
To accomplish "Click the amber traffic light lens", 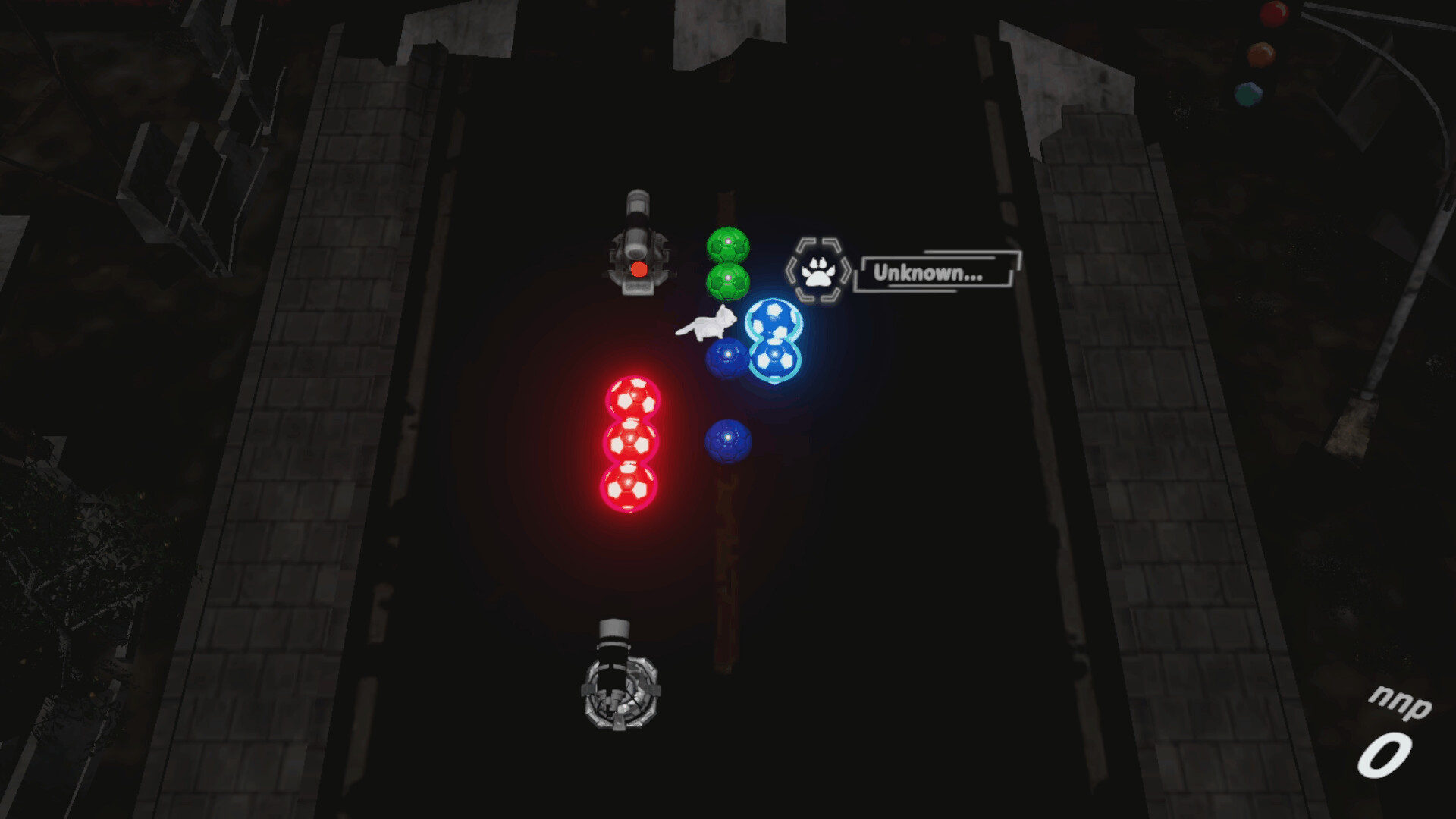I will pyautogui.click(x=1263, y=55).
